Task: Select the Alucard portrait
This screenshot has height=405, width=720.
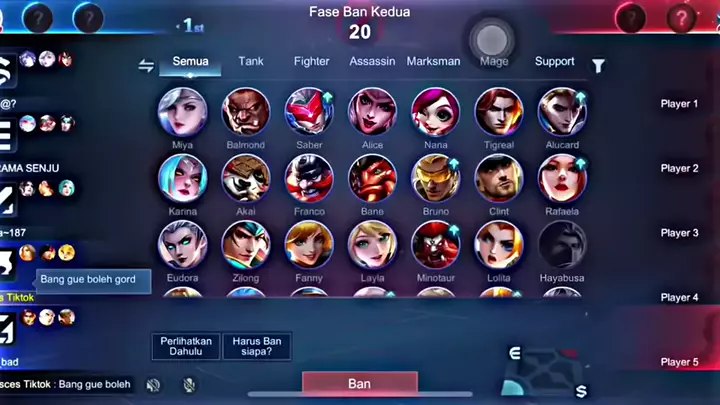Action: pyautogui.click(x=562, y=112)
